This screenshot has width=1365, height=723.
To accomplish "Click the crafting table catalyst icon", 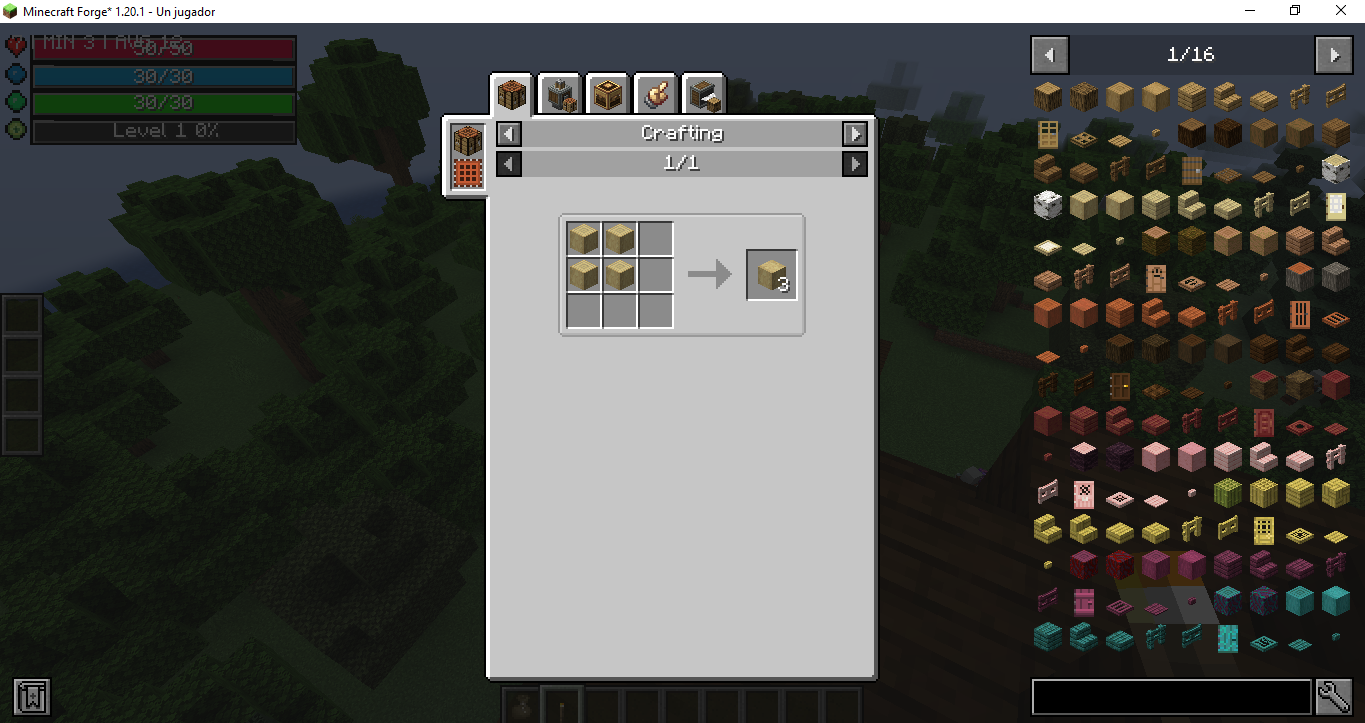I will click(466, 140).
